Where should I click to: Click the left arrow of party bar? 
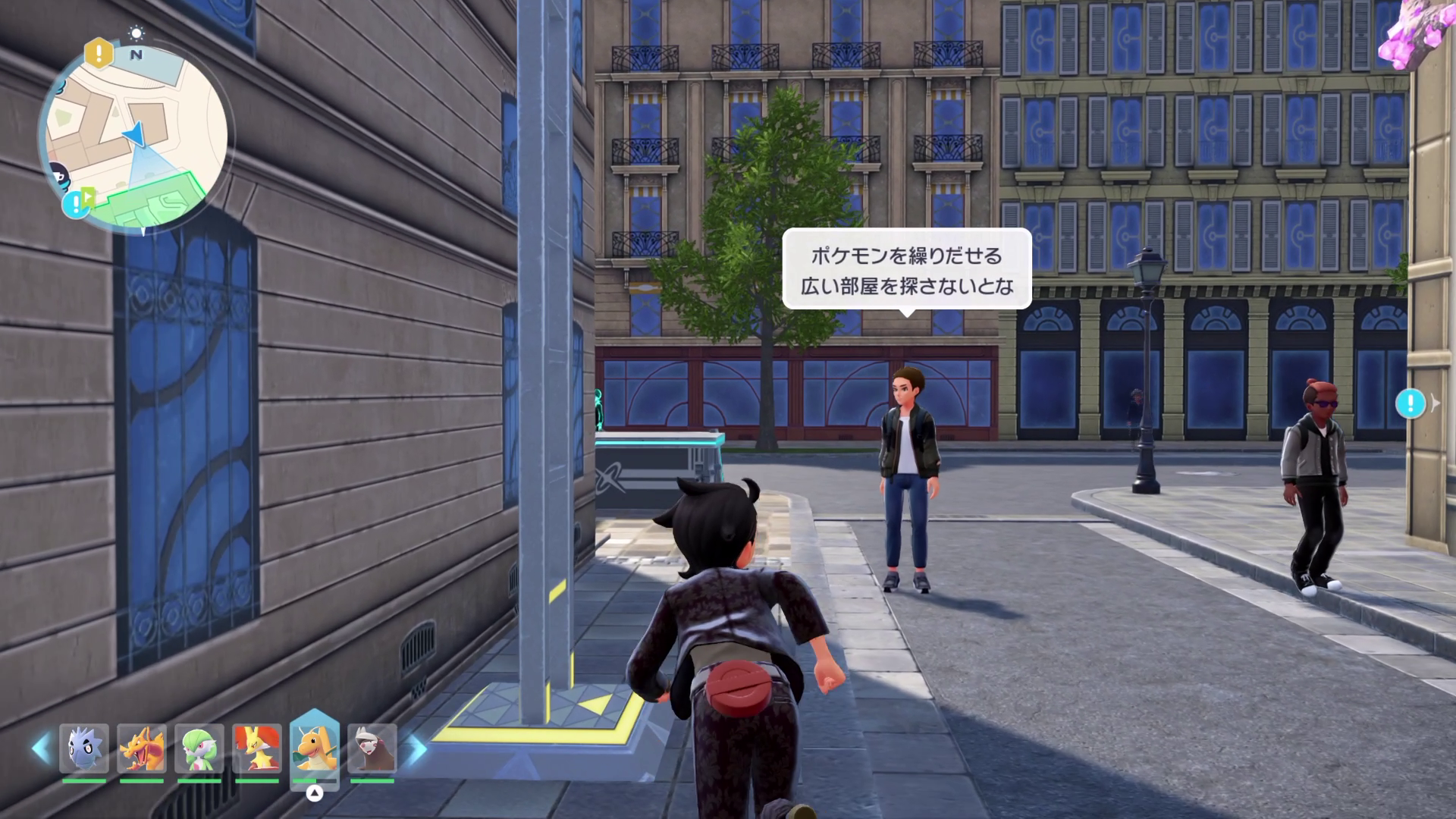[41, 748]
